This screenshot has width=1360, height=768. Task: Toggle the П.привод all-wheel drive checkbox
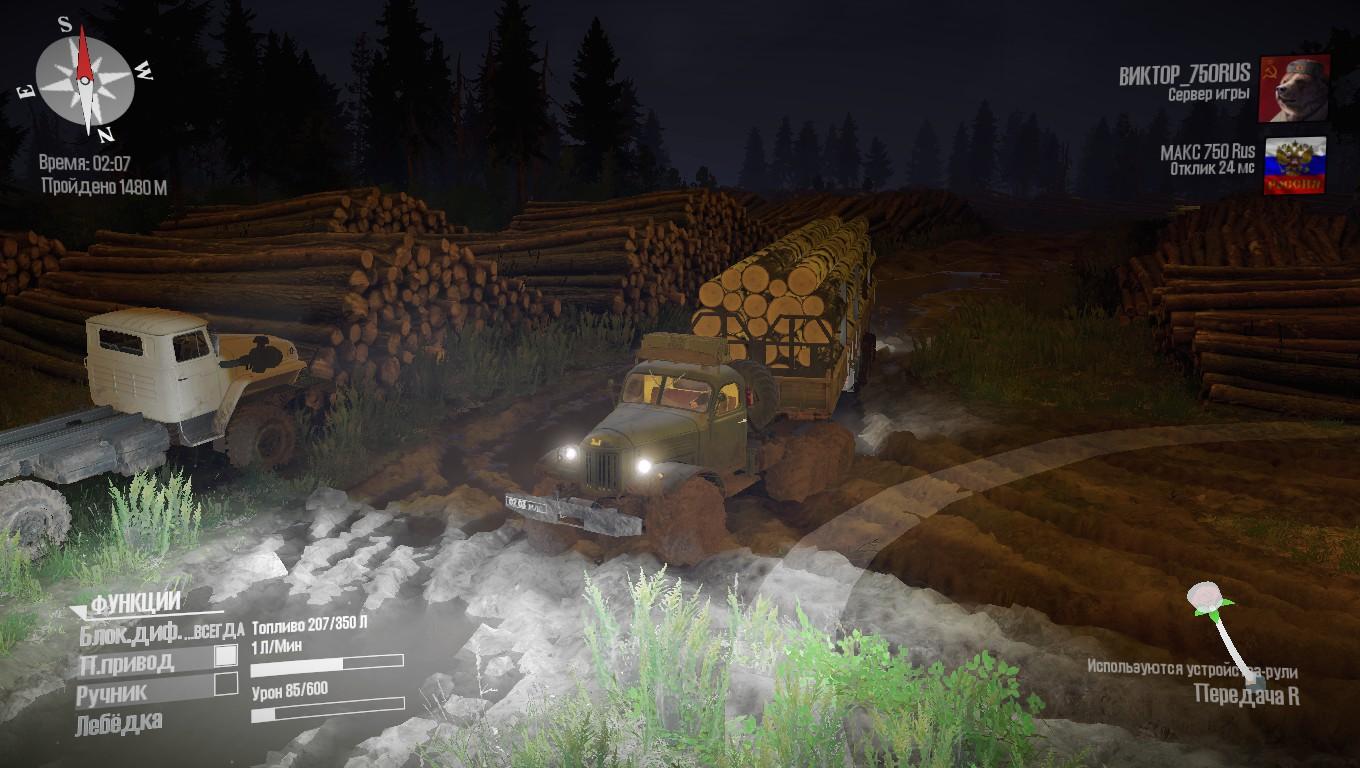[227, 656]
